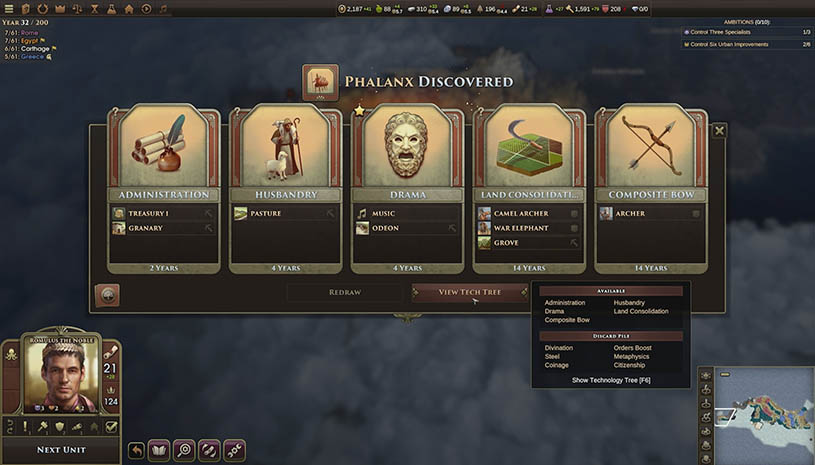The width and height of the screenshot is (815, 465).
Task: Select the Control Three Specialists ambition
Action: [747, 32]
